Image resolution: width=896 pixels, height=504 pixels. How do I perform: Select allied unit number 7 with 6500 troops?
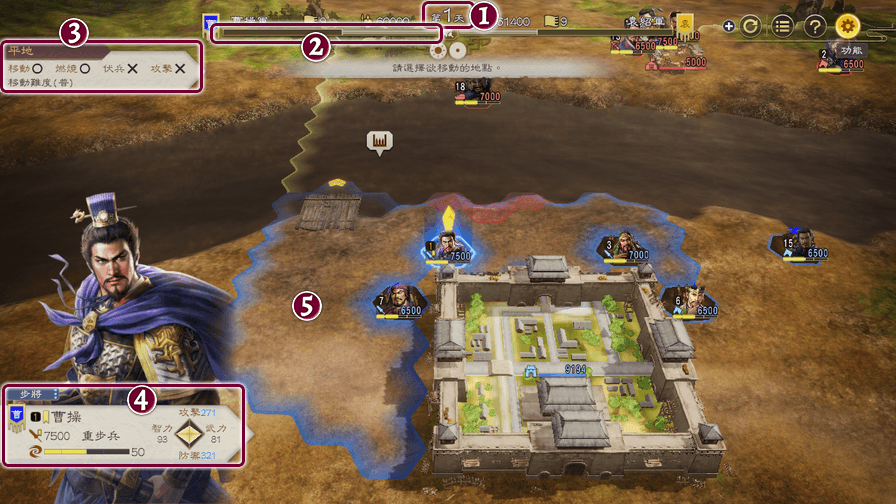tap(397, 301)
